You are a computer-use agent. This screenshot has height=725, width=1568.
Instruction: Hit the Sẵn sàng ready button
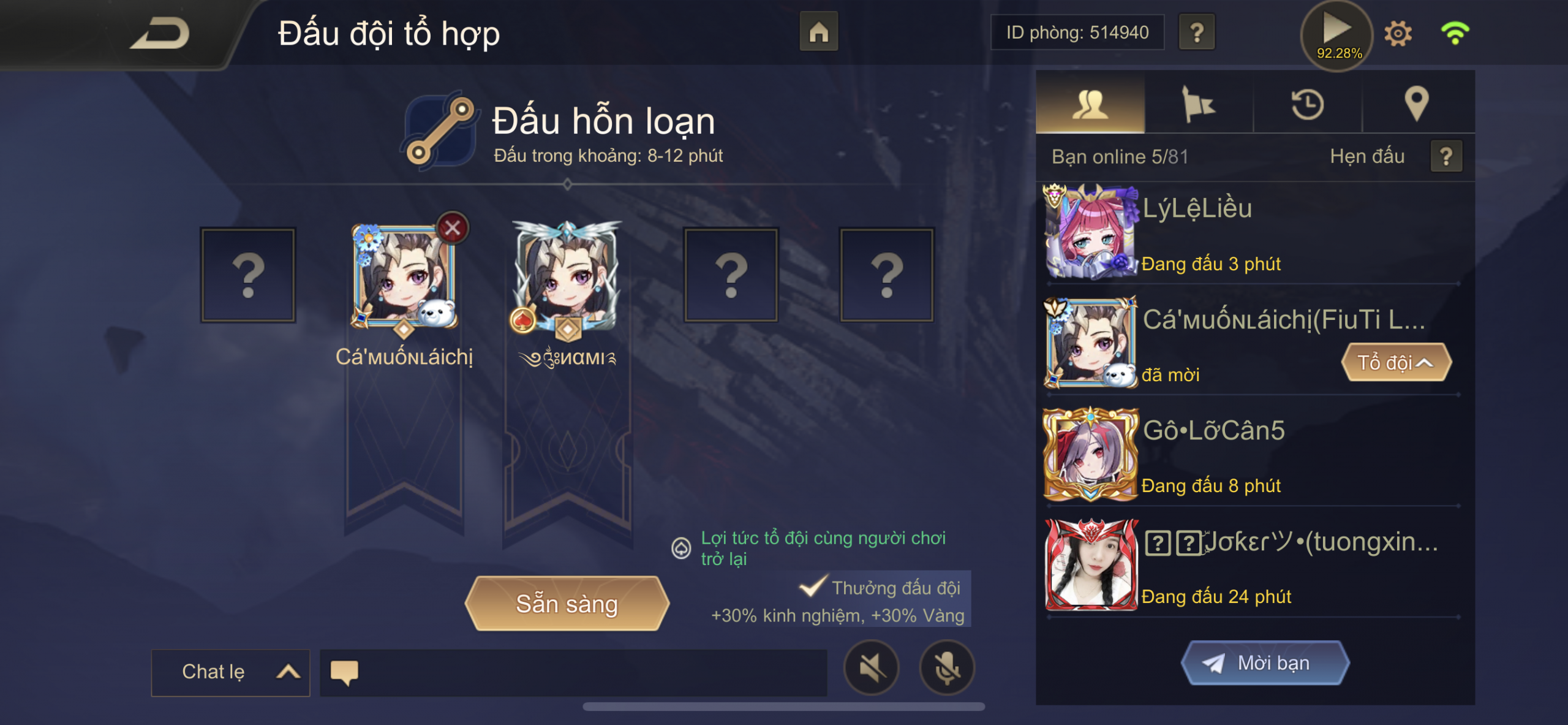pyautogui.click(x=567, y=604)
